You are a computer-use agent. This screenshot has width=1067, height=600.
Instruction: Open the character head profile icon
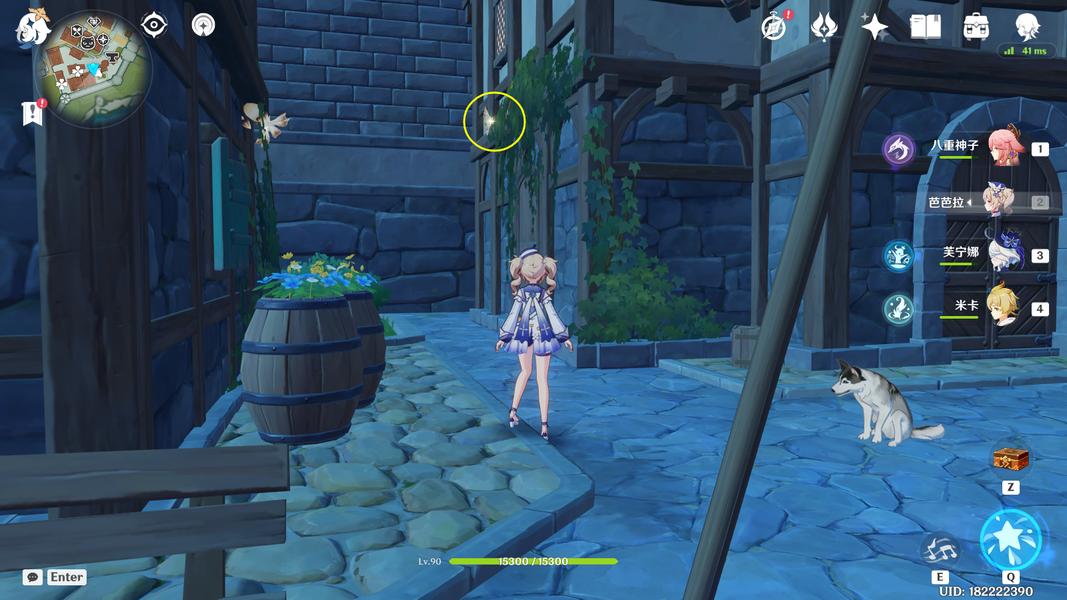tap(1027, 26)
